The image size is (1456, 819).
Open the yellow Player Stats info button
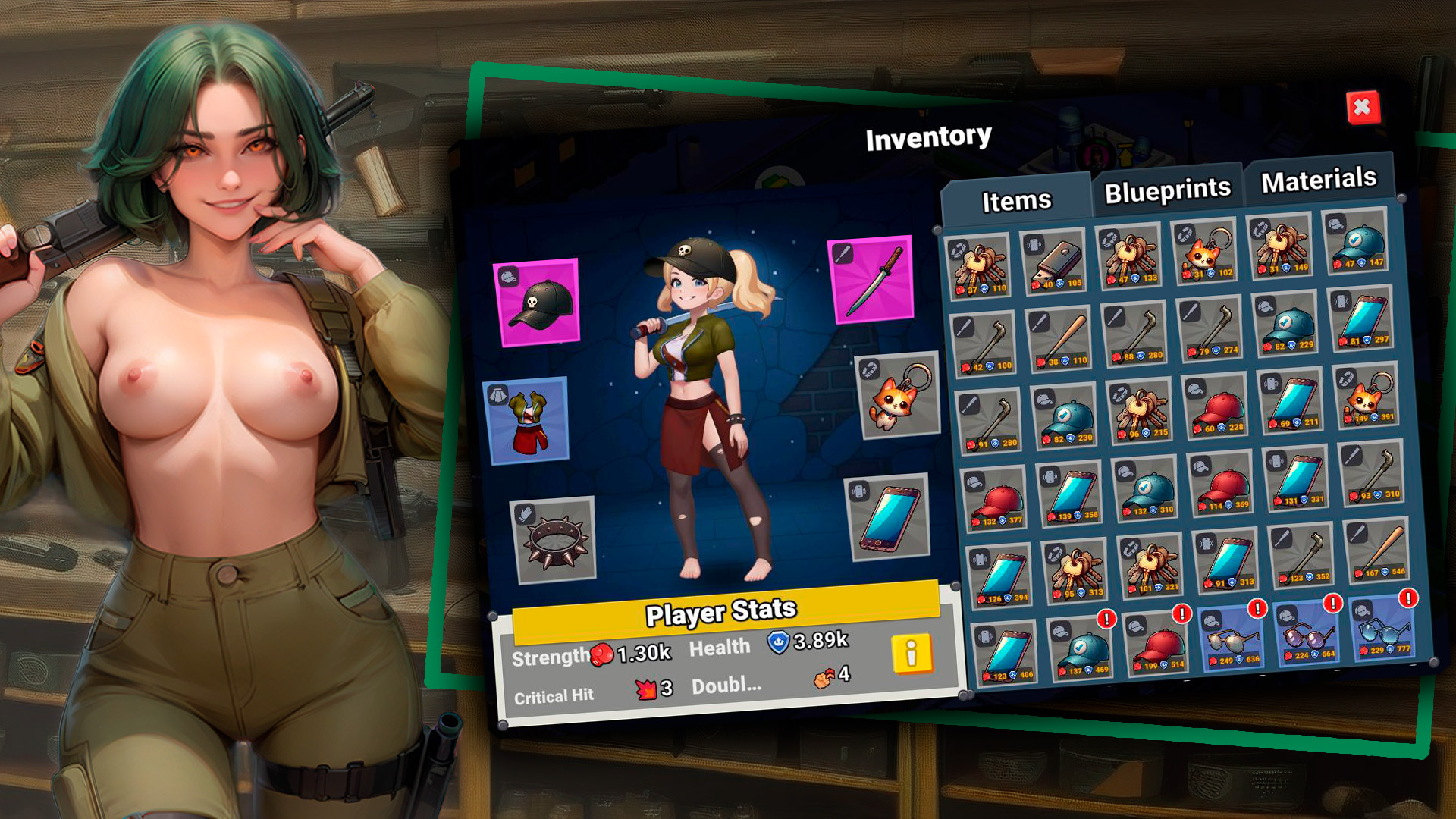point(911,653)
